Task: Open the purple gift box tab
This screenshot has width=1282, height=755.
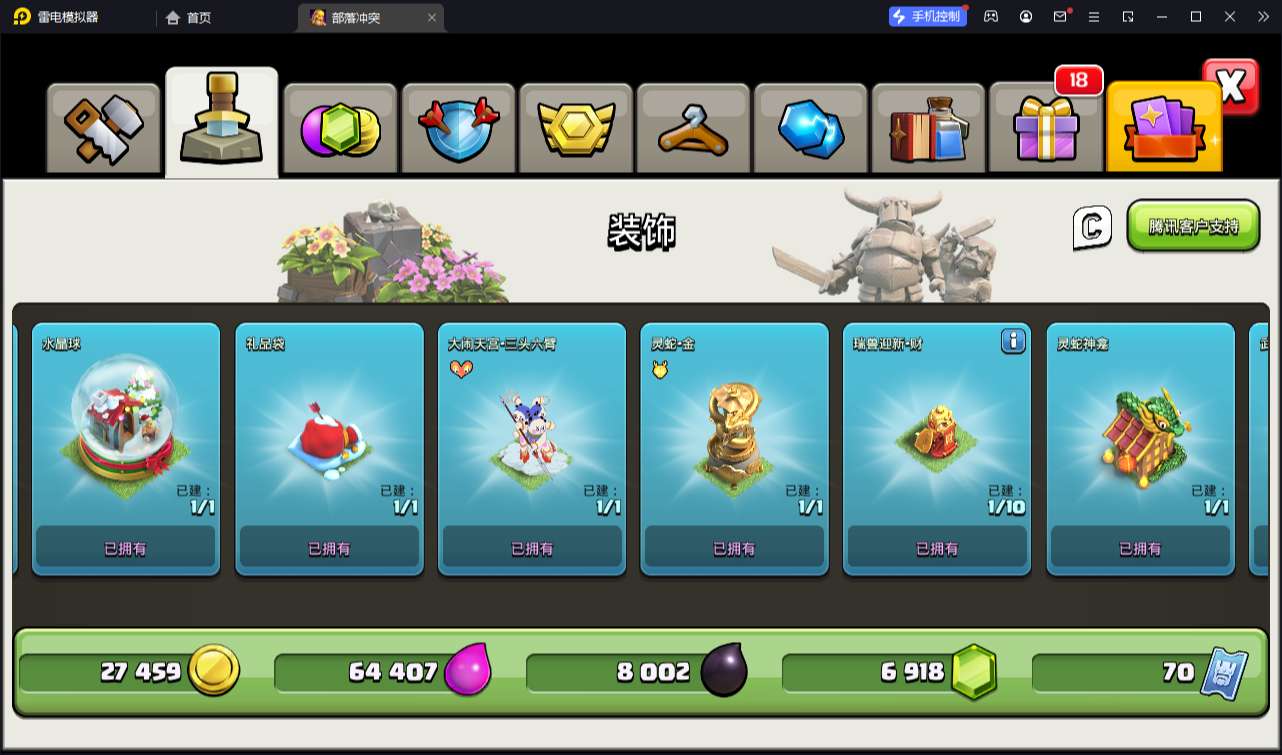Action: (1045, 130)
